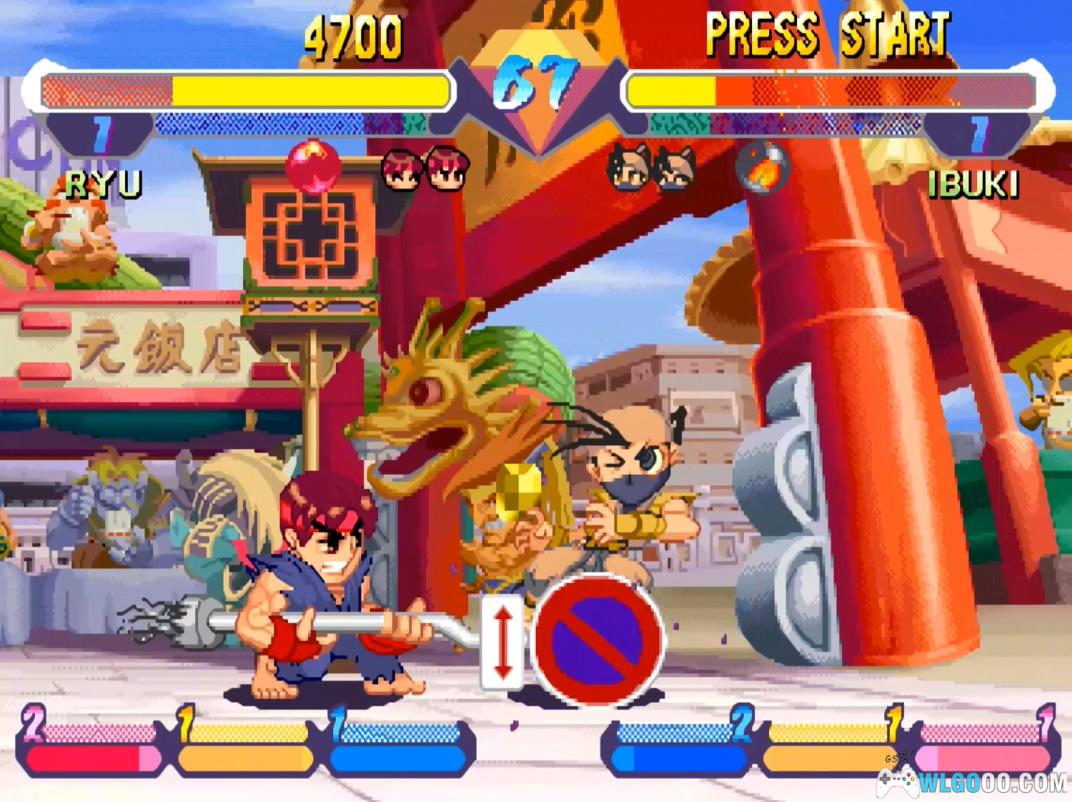Viewport: 1072px width, 802px height.
Task: Open the WLGOO.COM watermark logo
Action: 971,781
